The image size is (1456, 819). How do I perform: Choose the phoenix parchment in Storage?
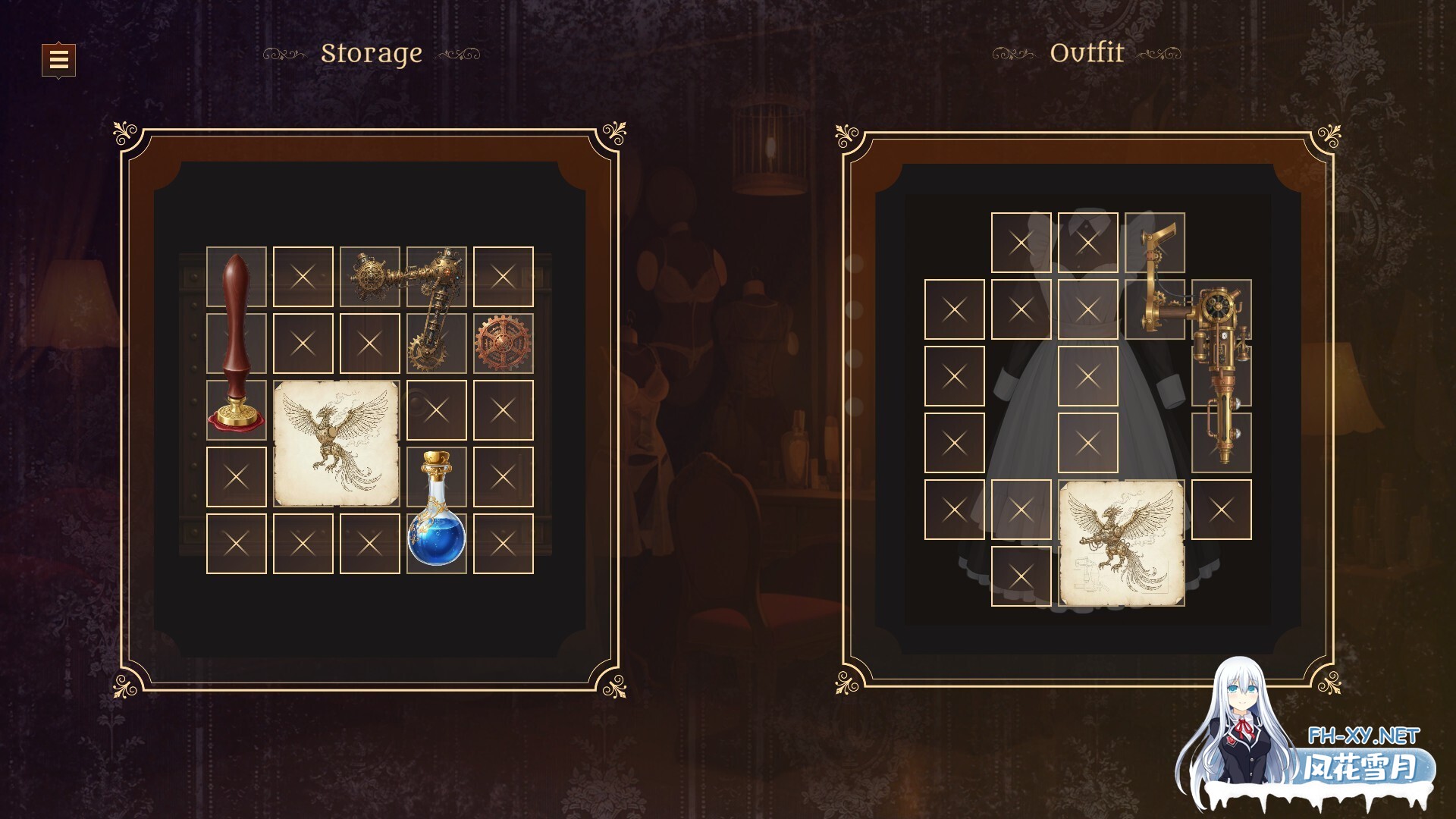click(336, 444)
